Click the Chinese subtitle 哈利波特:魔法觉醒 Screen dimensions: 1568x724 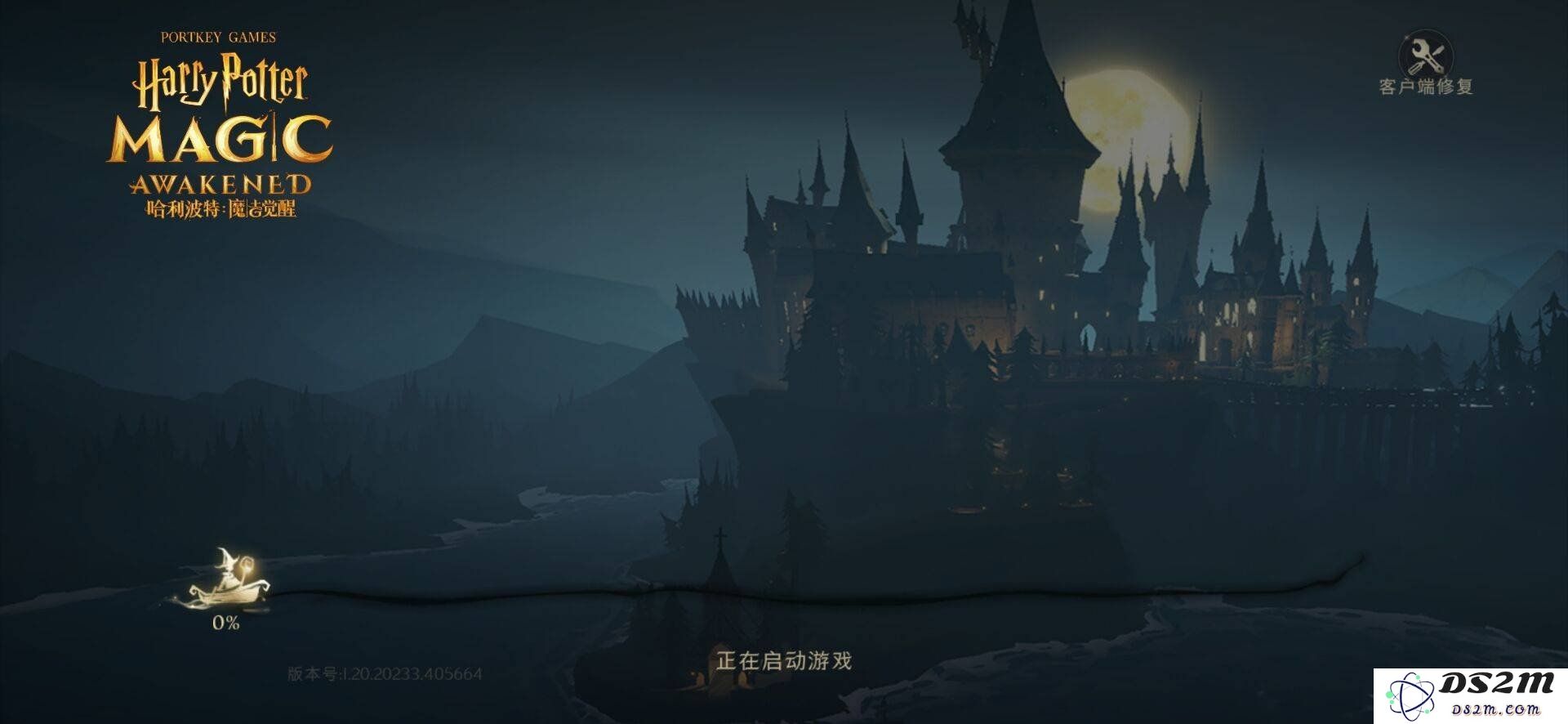point(222,209)
